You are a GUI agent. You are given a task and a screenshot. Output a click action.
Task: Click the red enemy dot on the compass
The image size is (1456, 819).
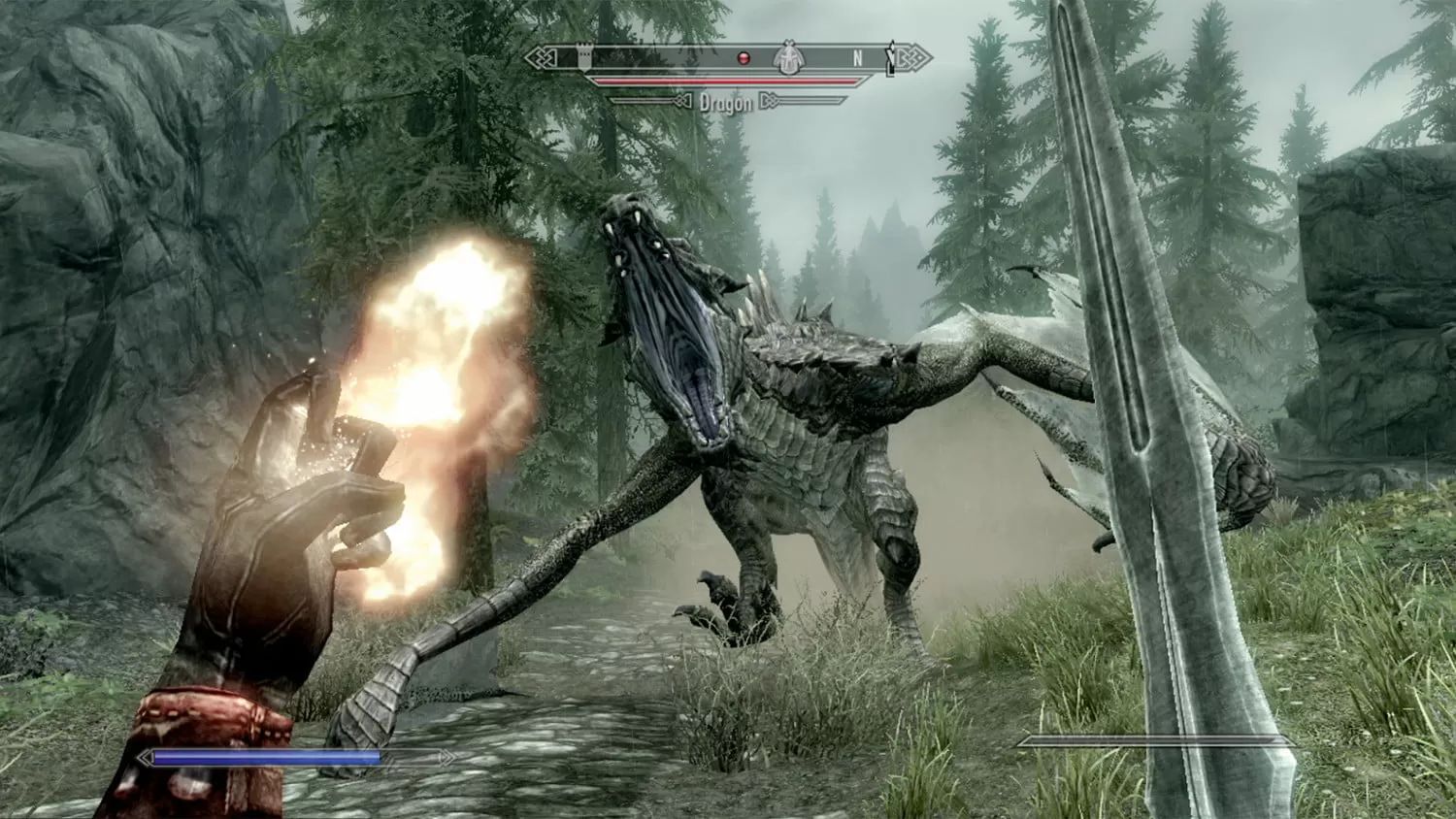743,56
